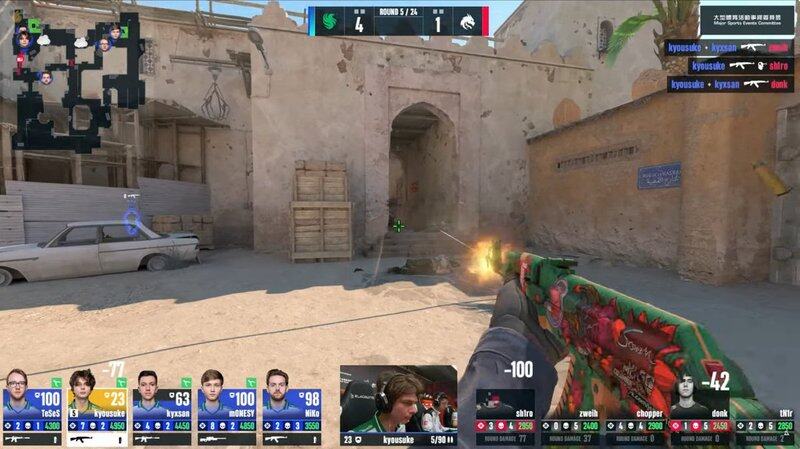Choose m0NESY's player card
The width and height of the screenshot is (800, 449).
click(x=226, y=407)
